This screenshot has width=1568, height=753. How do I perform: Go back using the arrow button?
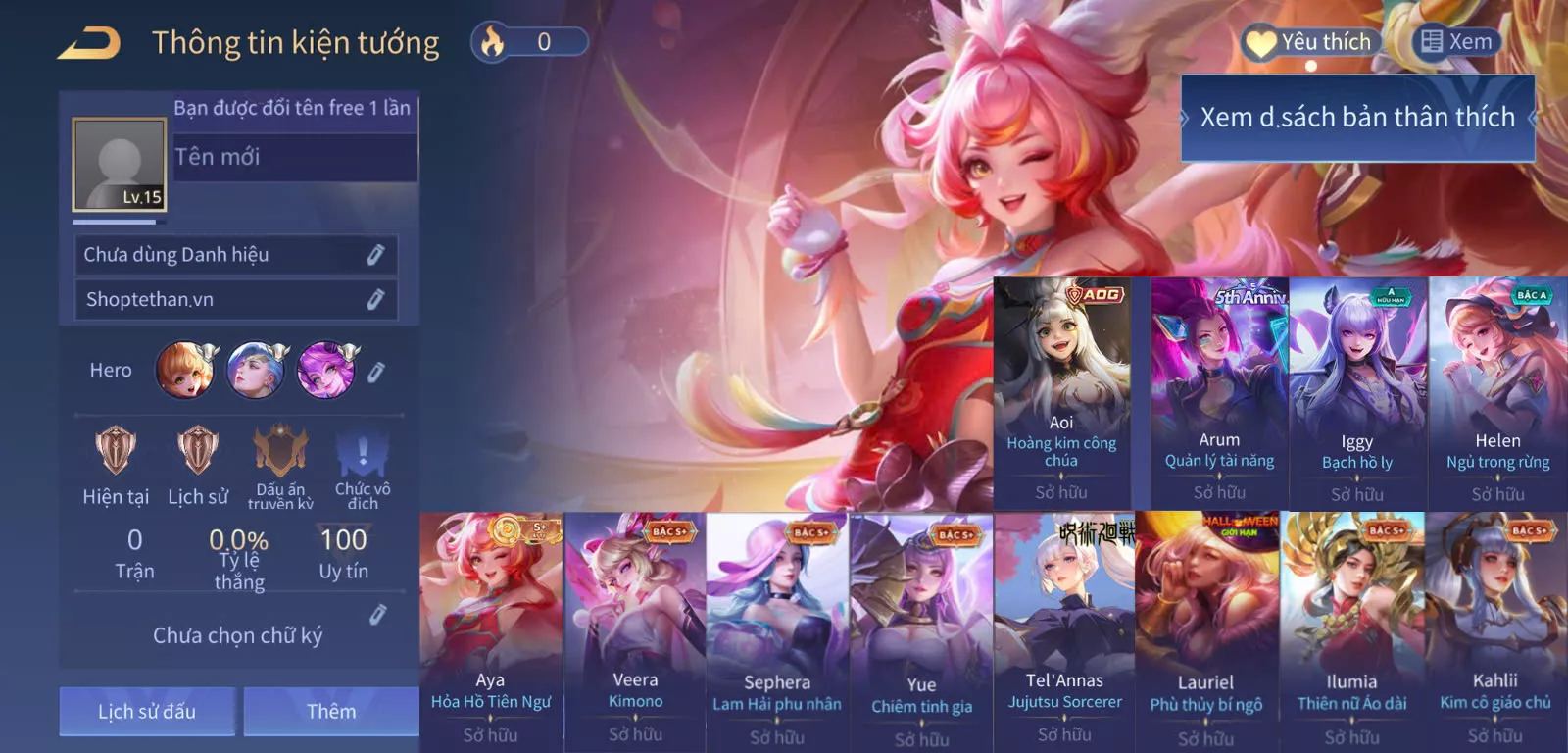tap(88, 43)
